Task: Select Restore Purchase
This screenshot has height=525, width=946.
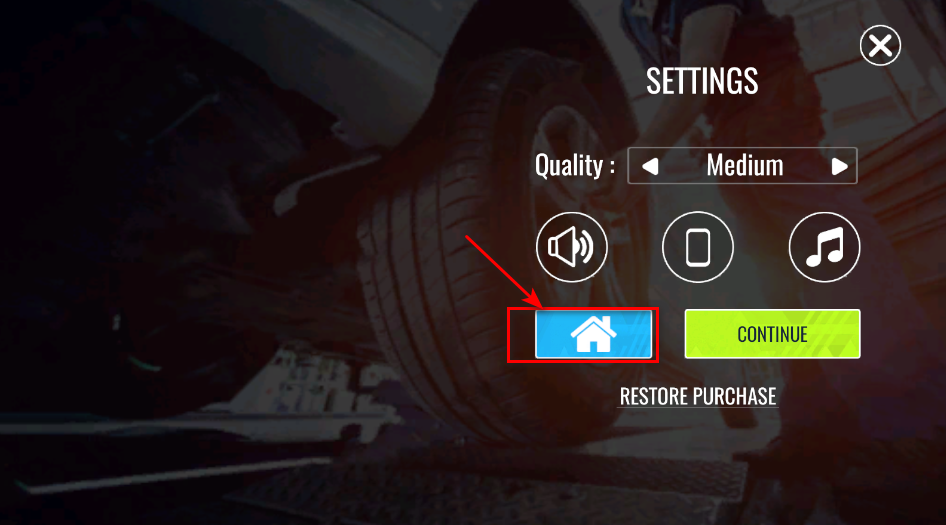Action: [698, 396]
